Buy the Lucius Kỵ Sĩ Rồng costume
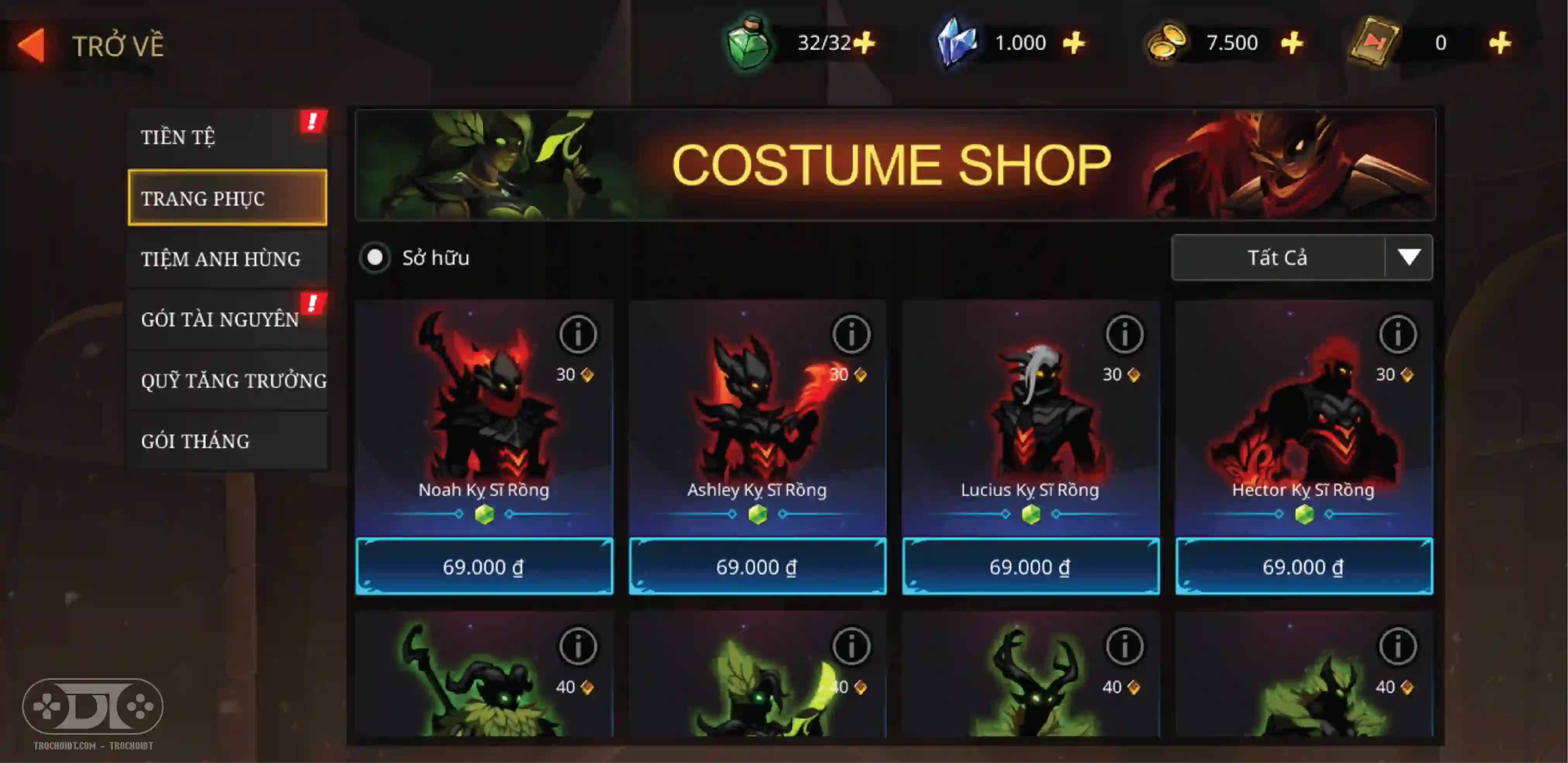1568x763 pixels. pyautogui.click(x=1030, y=566)
